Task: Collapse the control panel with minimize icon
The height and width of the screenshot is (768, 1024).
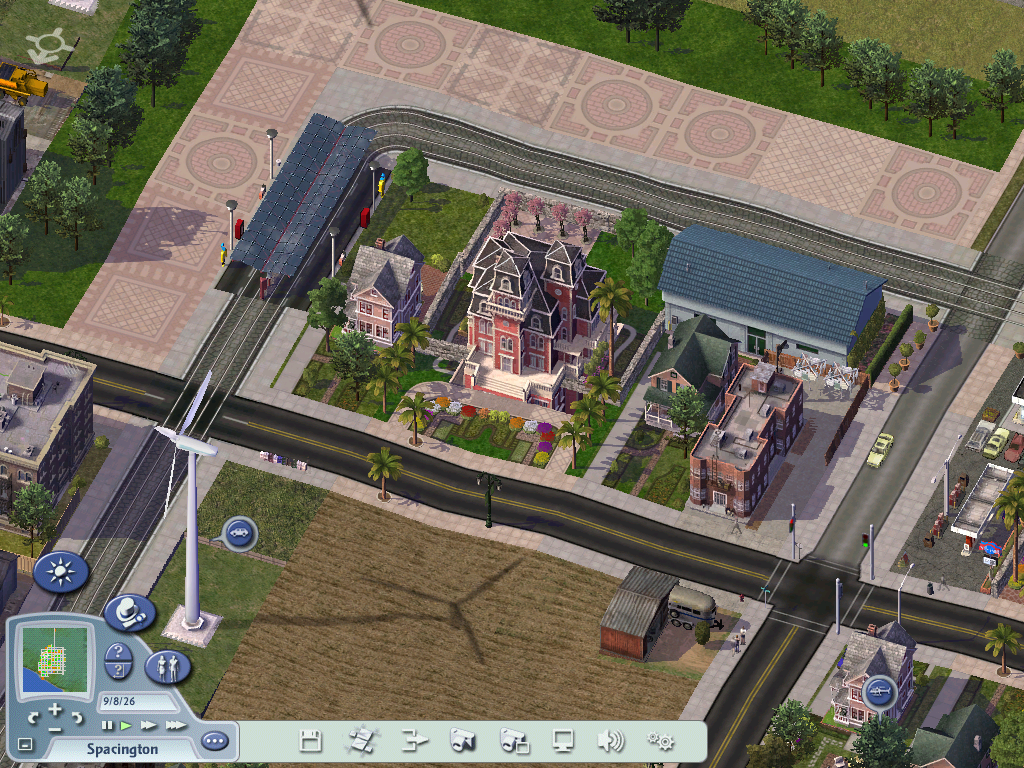Action: (25, 744)
